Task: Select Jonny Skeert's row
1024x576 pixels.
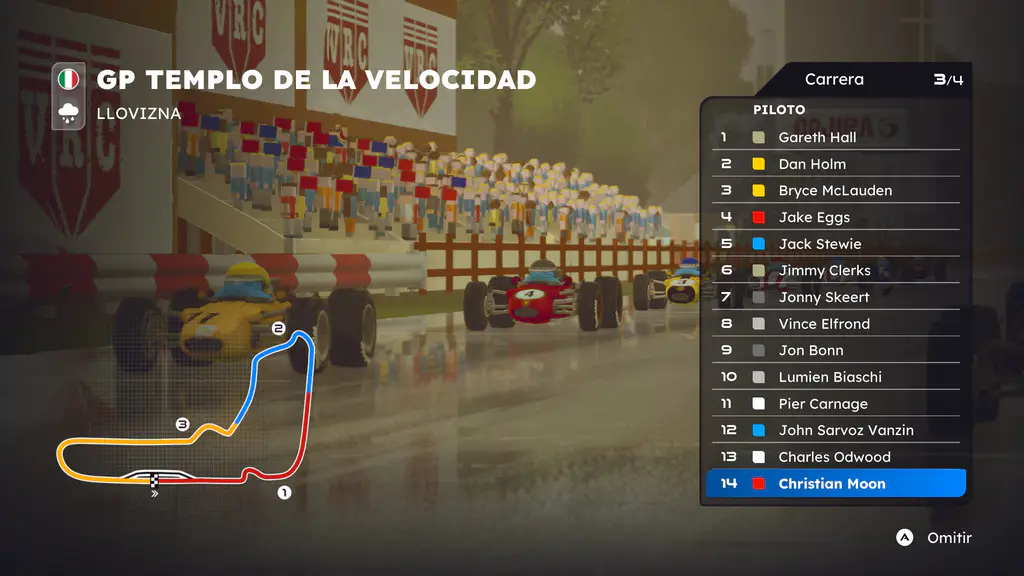Action: pos(835,297)
